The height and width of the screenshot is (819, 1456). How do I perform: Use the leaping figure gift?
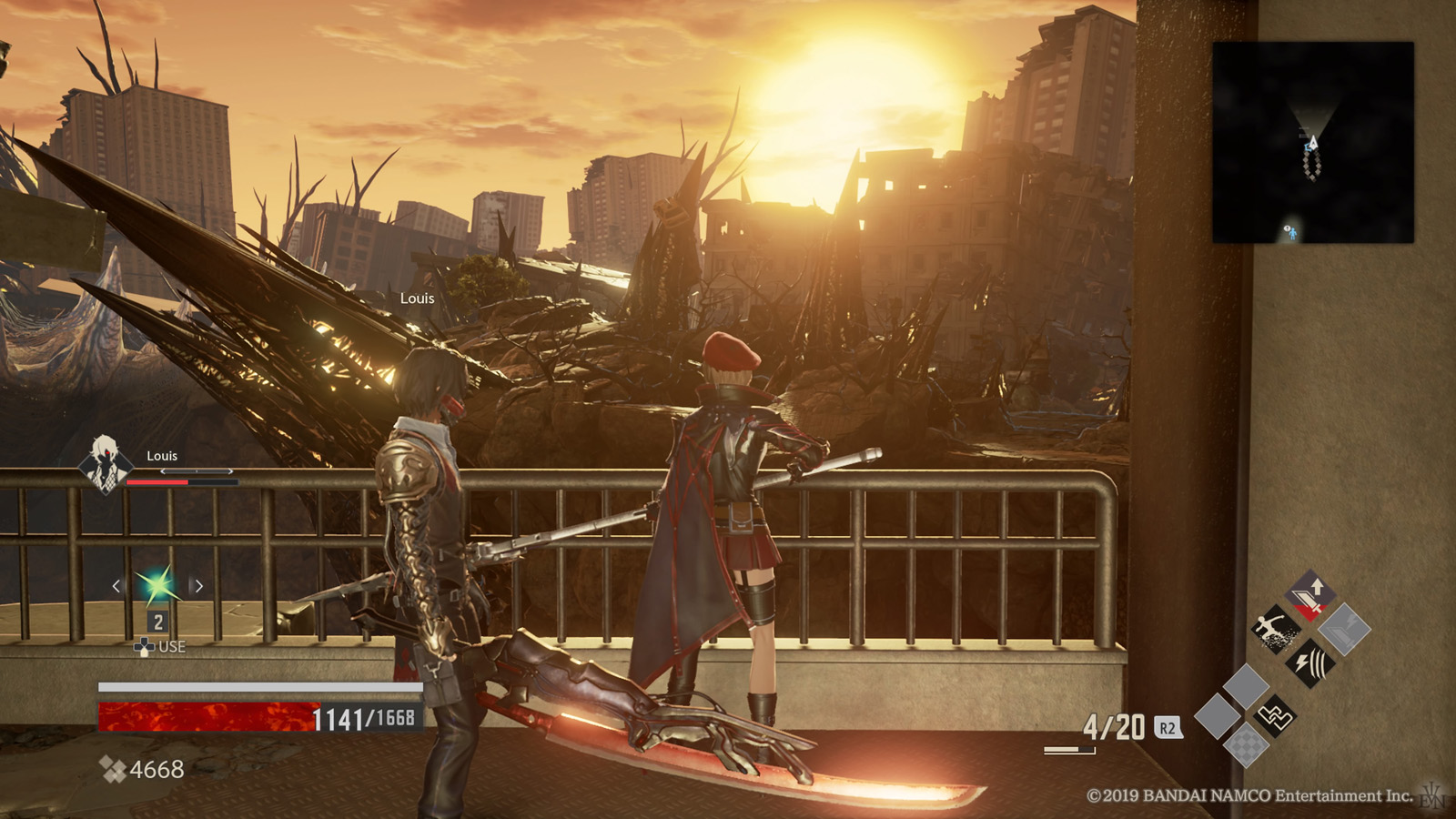[1274, 629]
